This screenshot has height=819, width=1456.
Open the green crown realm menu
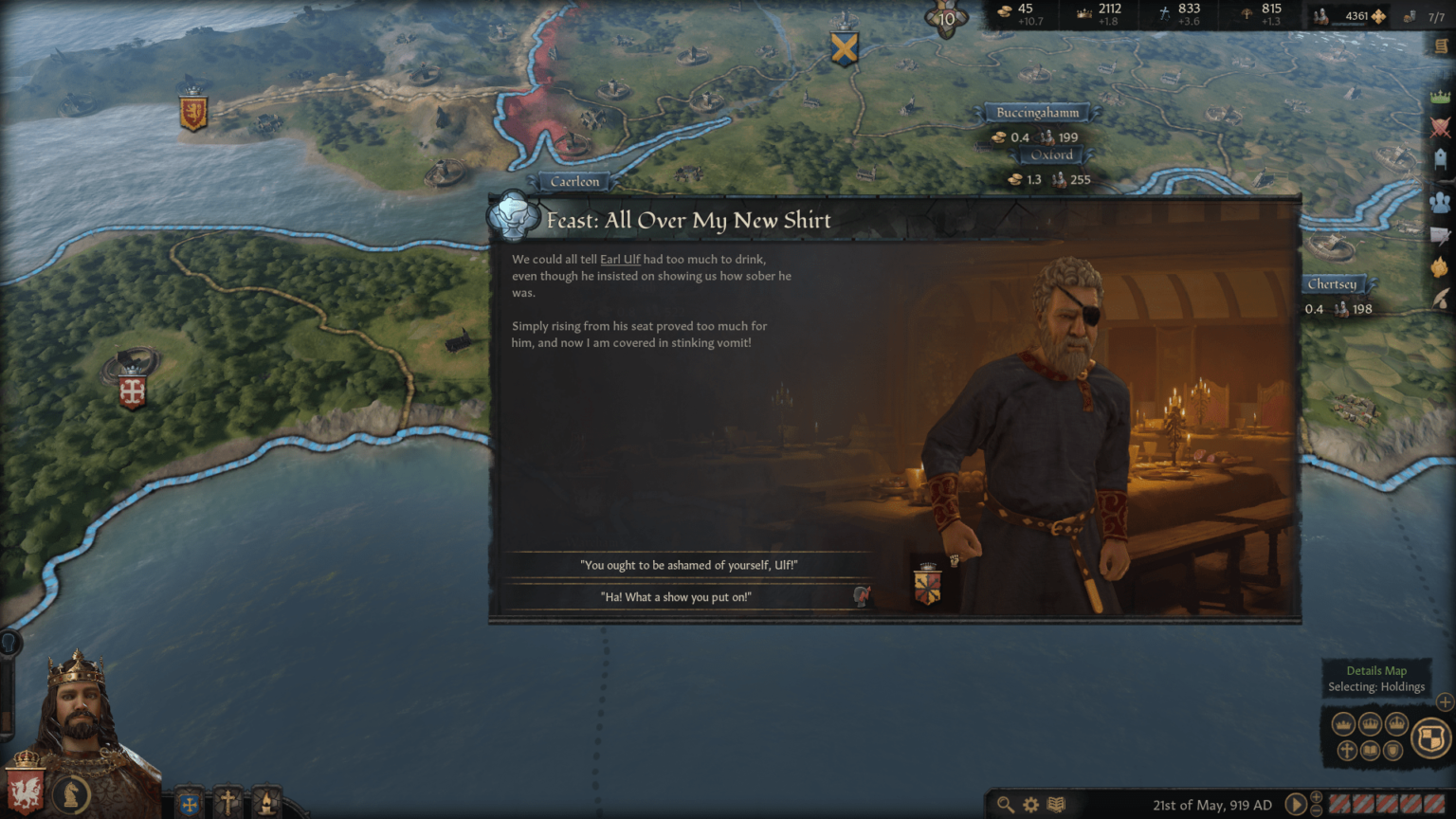pyautogui.click(x=1440, y=98)
